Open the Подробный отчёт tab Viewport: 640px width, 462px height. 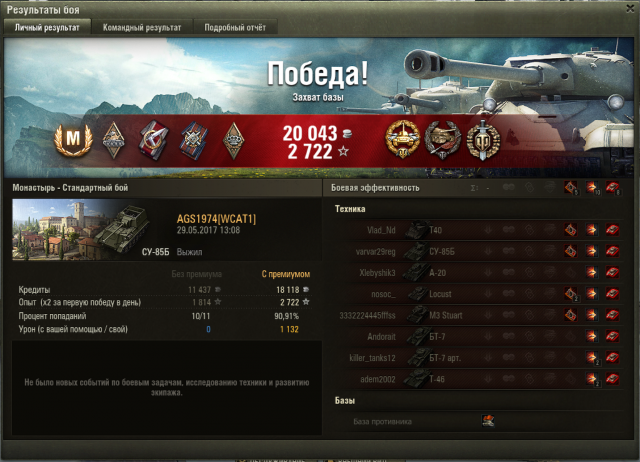tap(229, 28)
